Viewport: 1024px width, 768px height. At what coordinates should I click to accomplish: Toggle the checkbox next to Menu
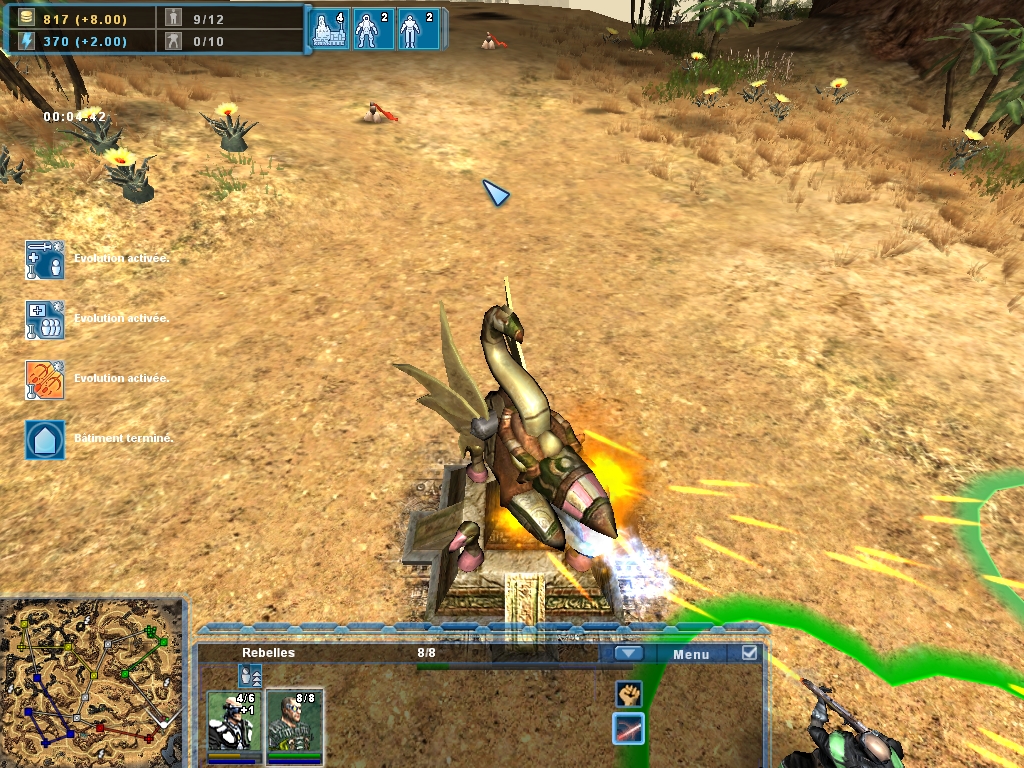tap(749, 653)
